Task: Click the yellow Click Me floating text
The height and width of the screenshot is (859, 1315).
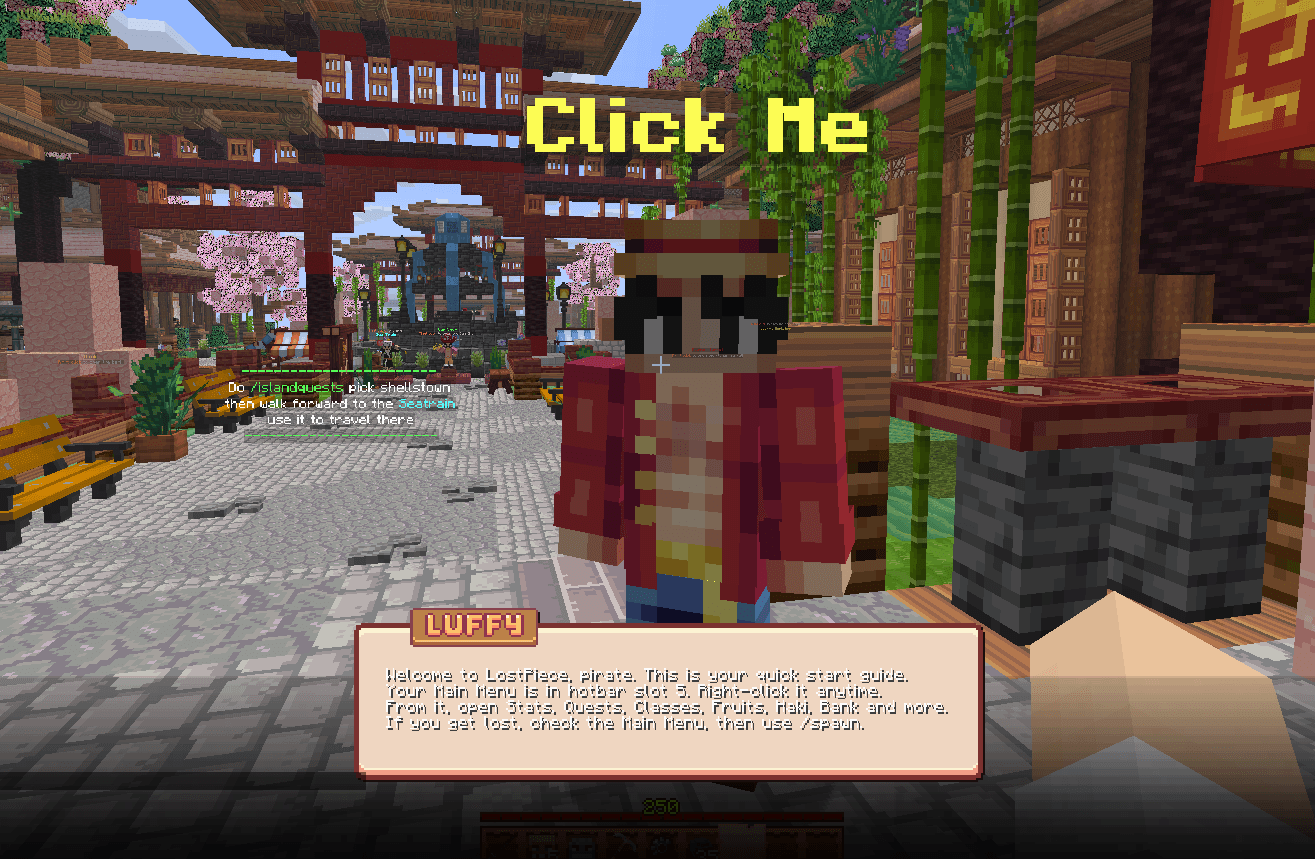Action: point(697,122)
